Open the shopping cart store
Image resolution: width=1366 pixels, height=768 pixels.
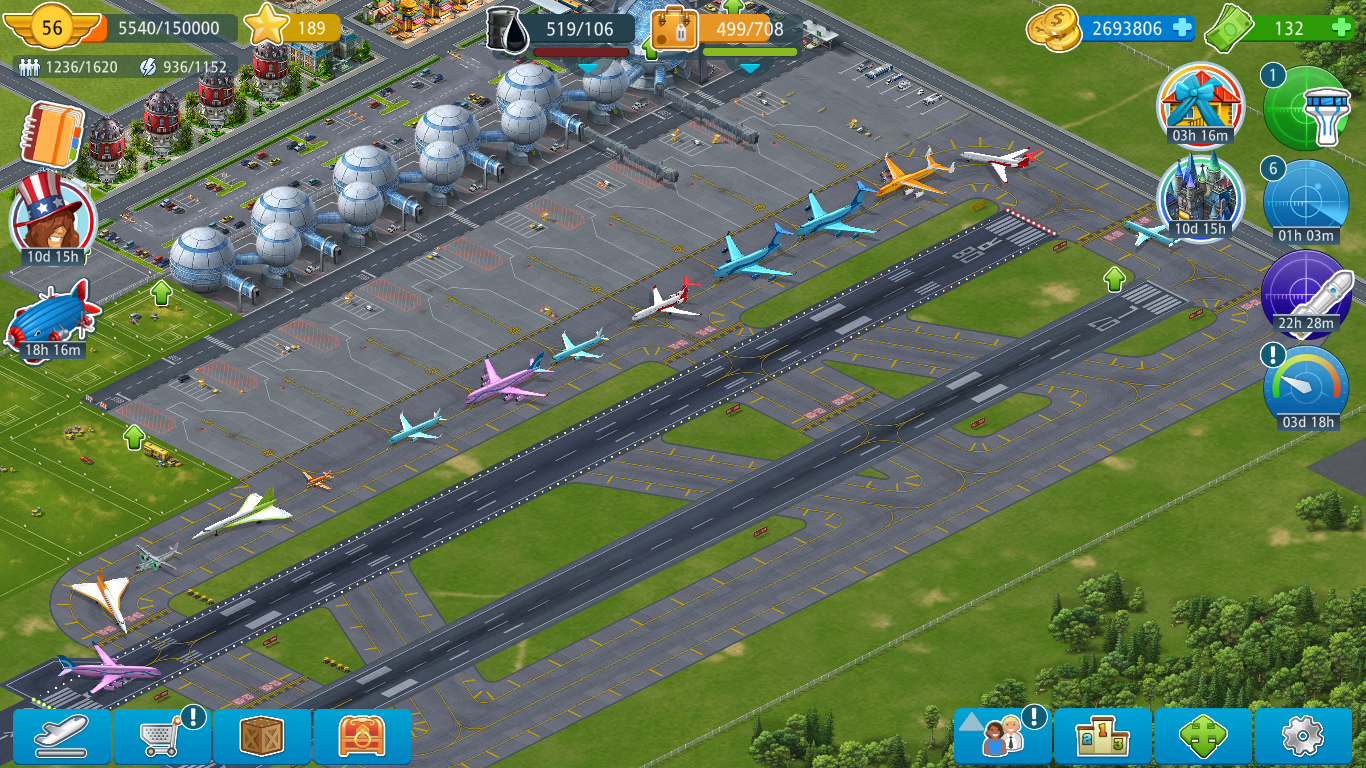pyautogui.click(x=162, y=737)
